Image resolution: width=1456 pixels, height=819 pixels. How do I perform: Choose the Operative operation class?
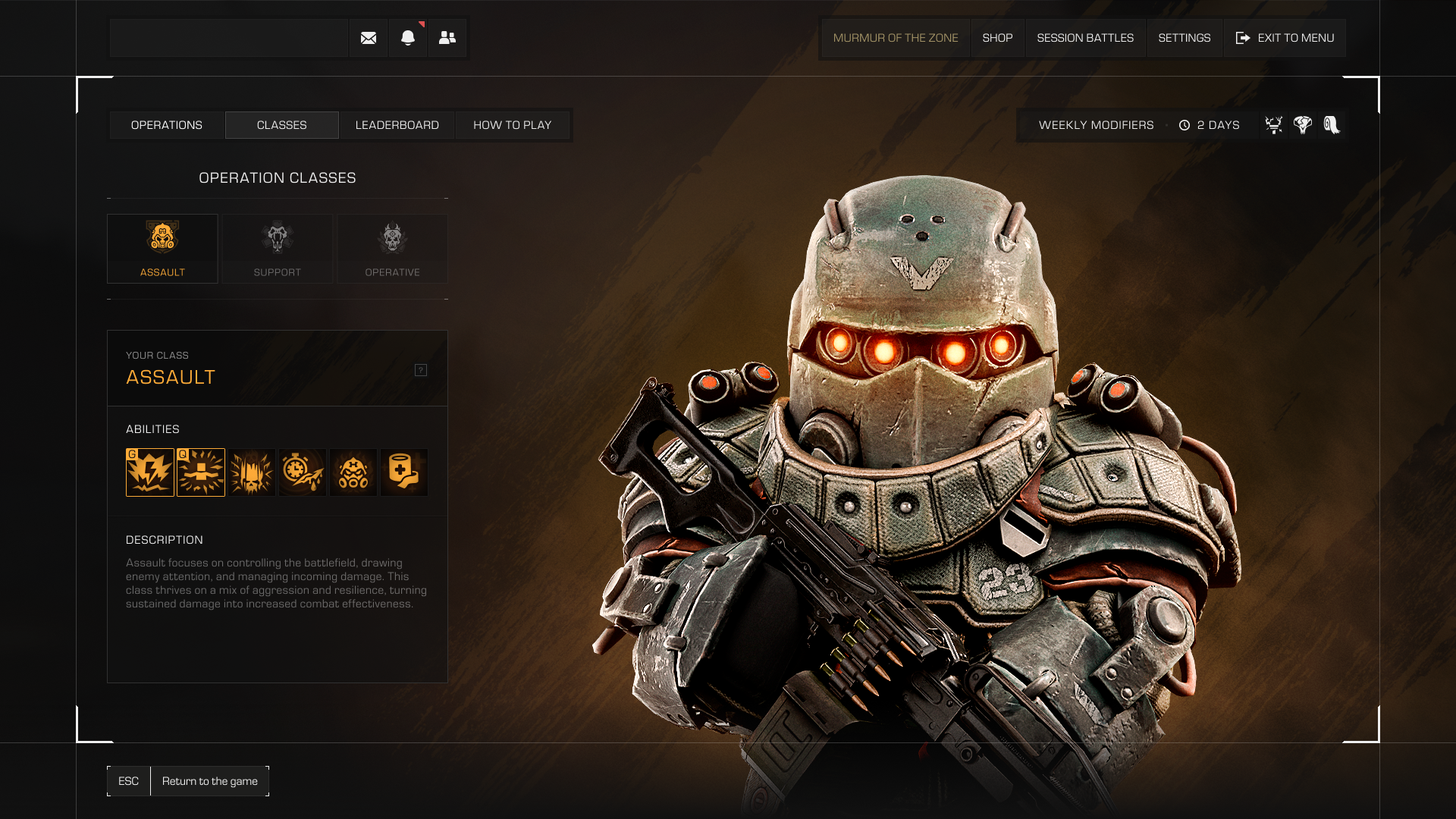coord(392,248)
